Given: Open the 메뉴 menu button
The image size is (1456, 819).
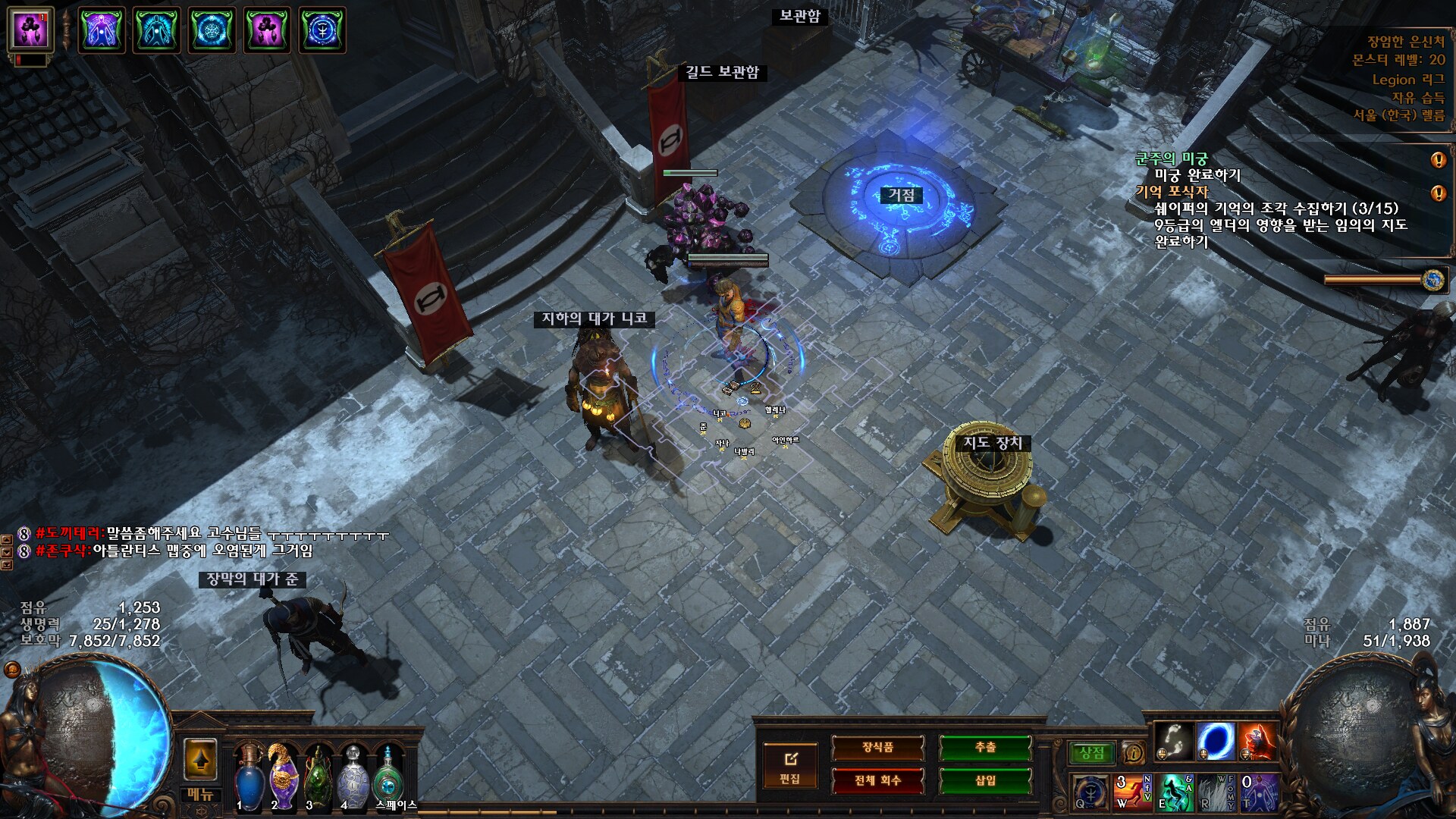Looking at the screenshot, I should point(200,795).
